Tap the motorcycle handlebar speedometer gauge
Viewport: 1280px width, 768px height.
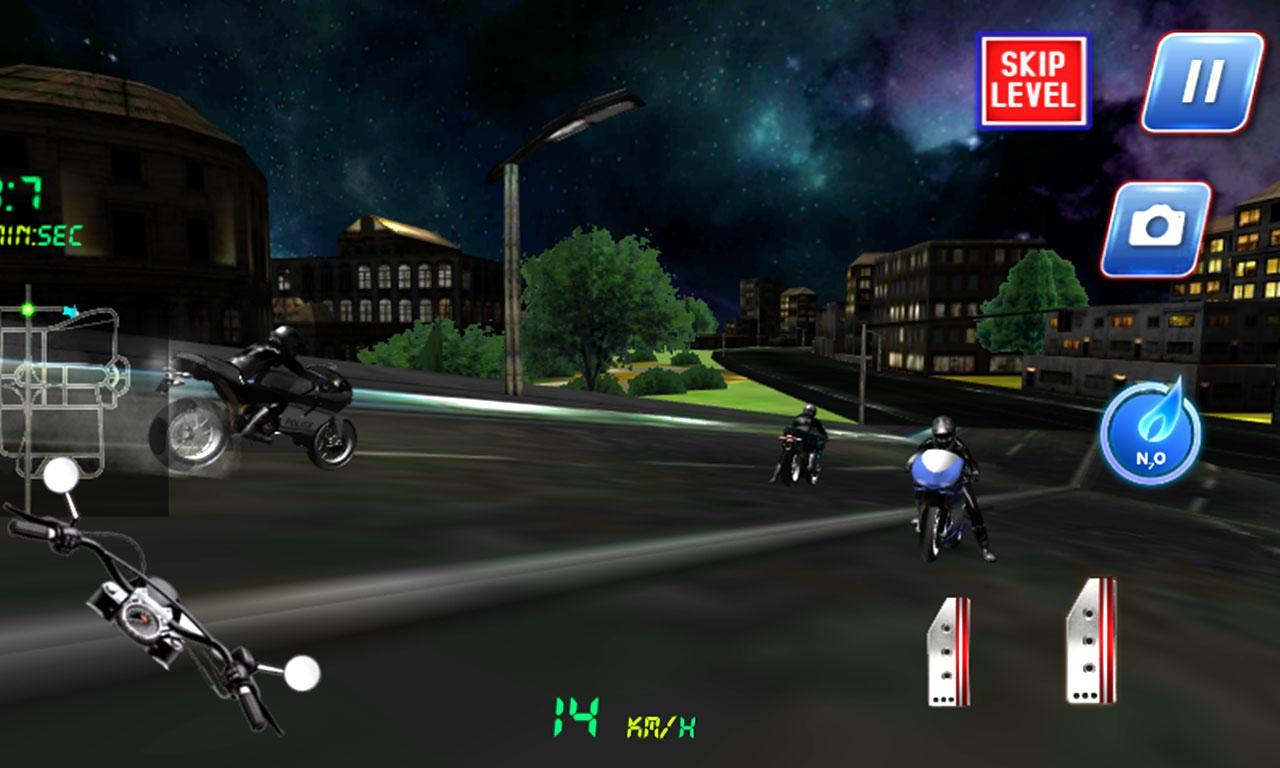click(142, 615)
